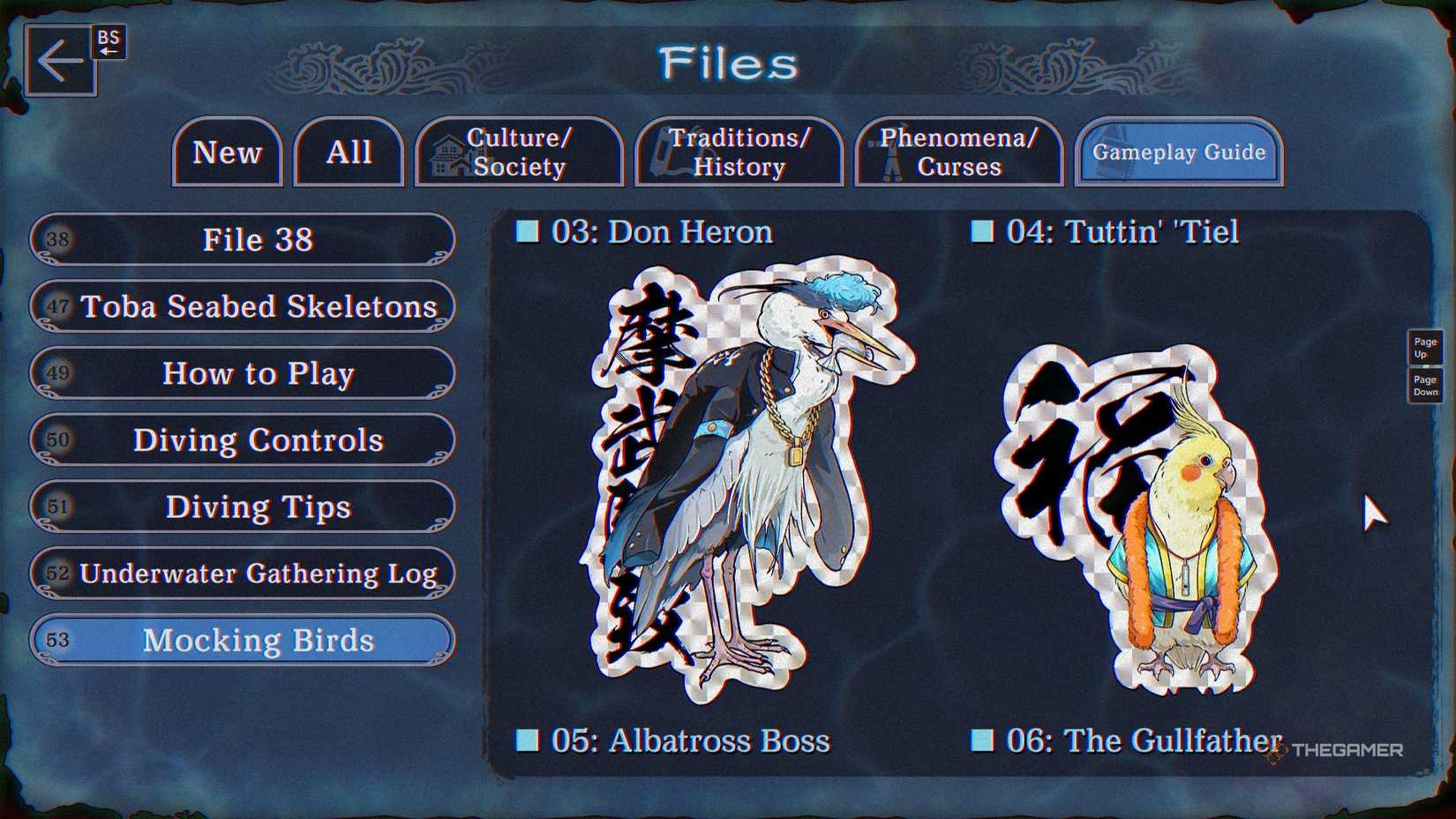Click the crane icon on Traditions/History tab
1456x819 pixels.
pyautogui.click(x=664, y=152)
